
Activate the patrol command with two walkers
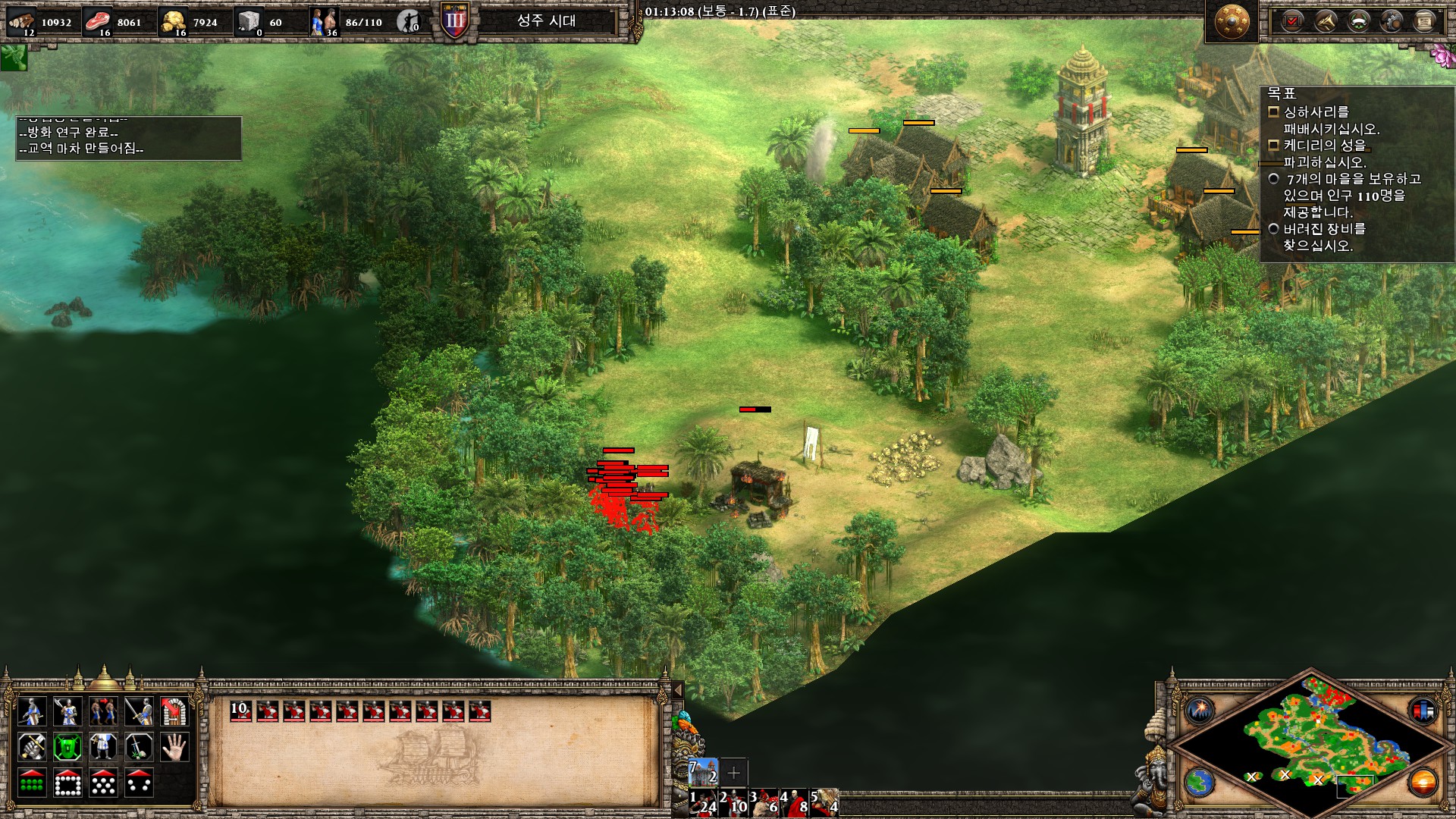tap(103, 711)
